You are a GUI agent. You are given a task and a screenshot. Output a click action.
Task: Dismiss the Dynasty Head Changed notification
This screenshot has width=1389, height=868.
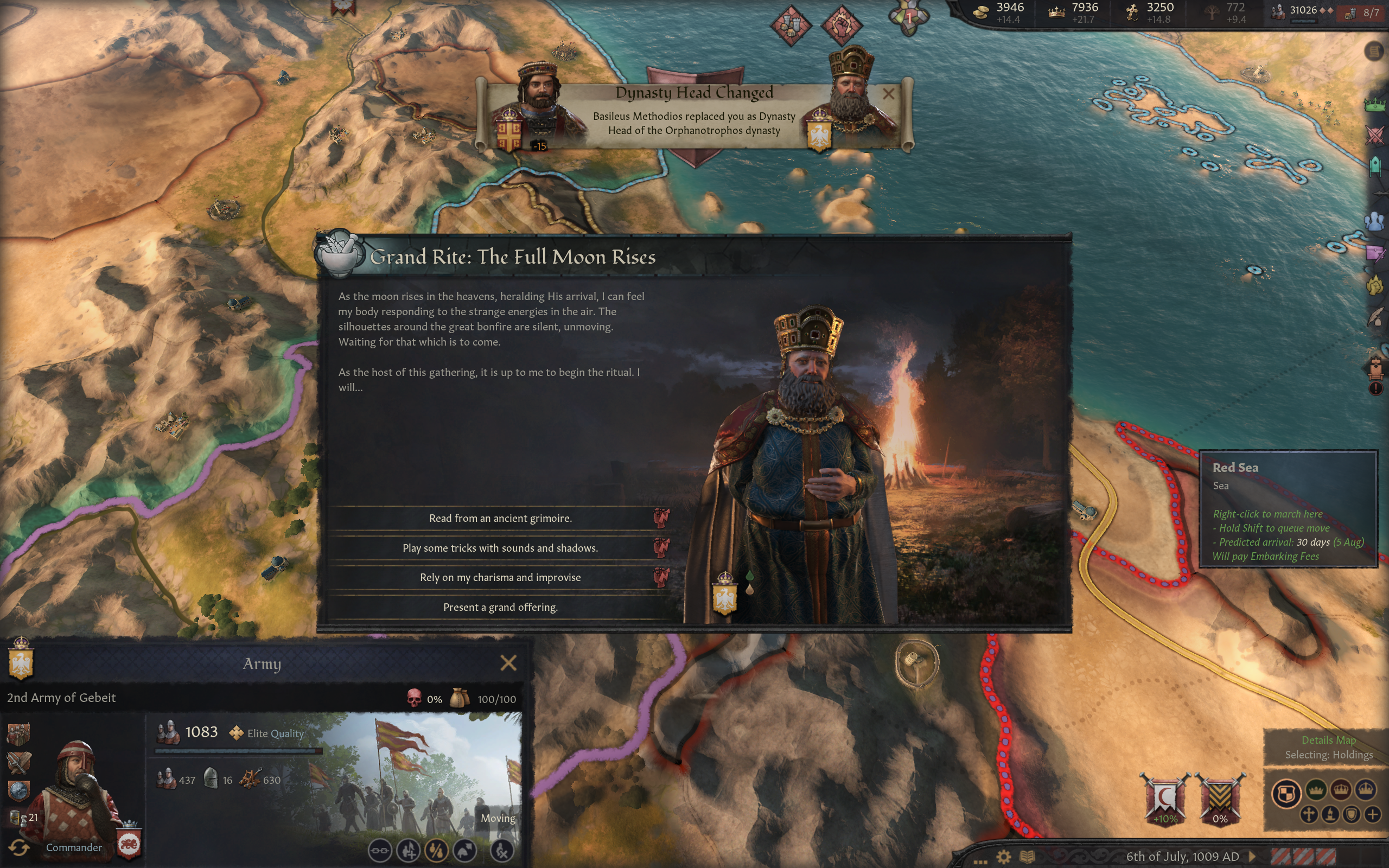click(888, 93)
